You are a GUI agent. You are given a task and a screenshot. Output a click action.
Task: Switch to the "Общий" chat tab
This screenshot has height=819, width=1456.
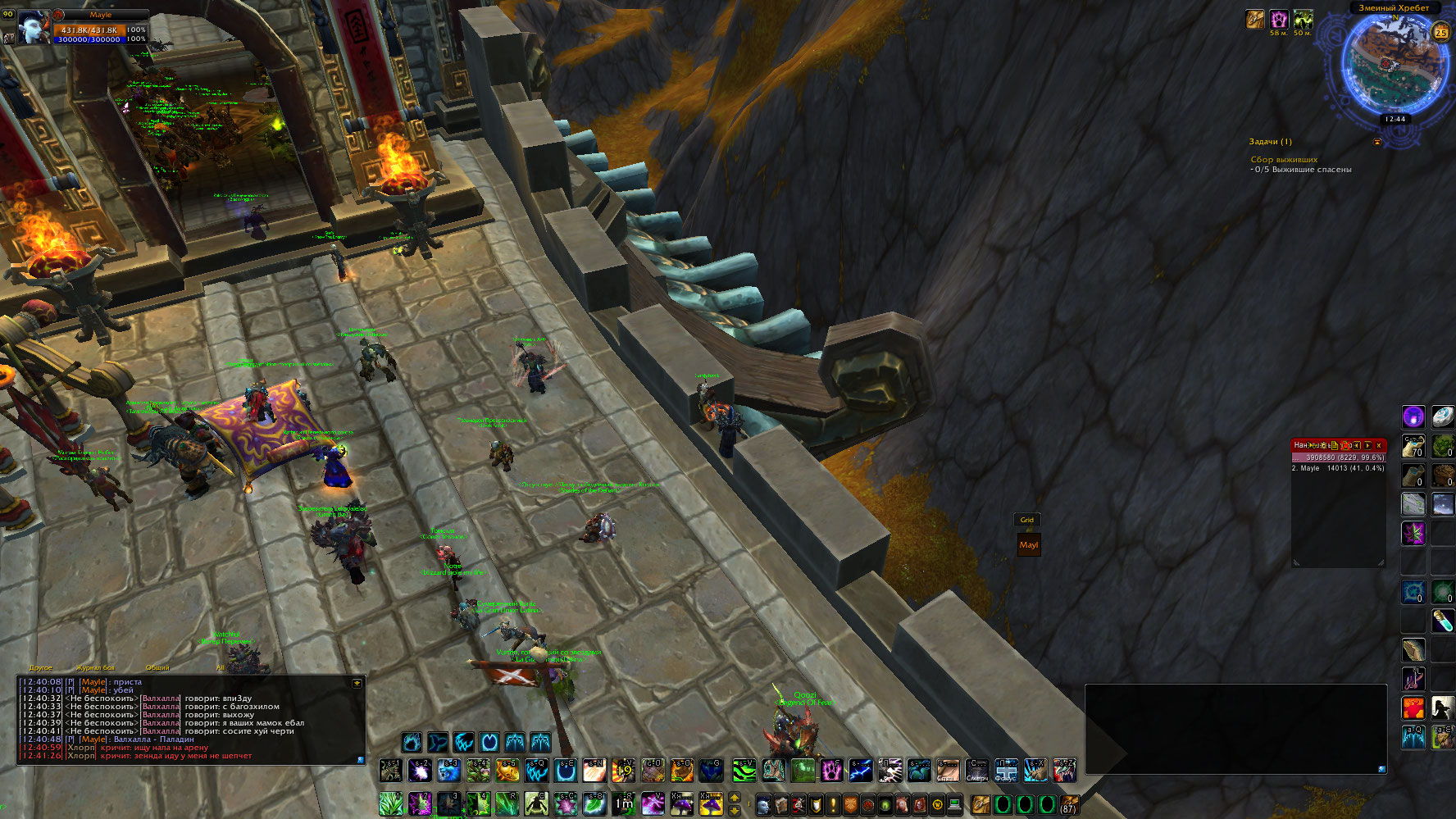pos(157,667)
